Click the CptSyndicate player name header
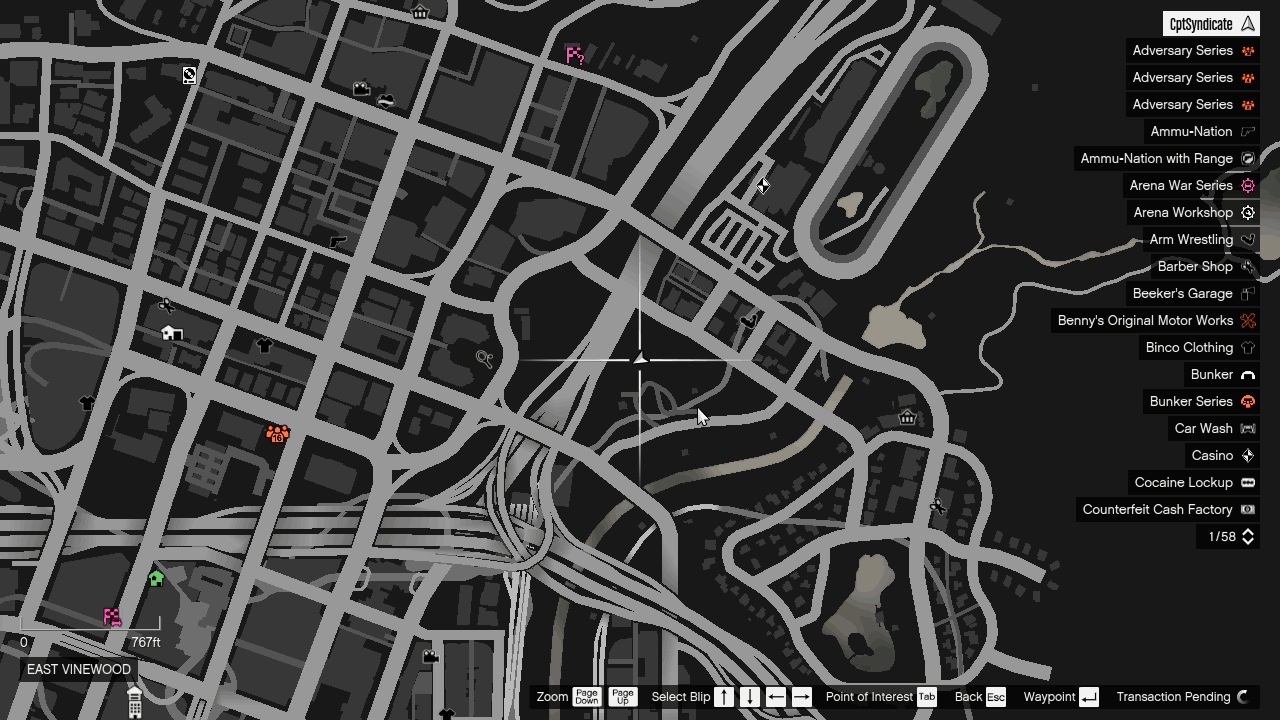 (1210, 23)
